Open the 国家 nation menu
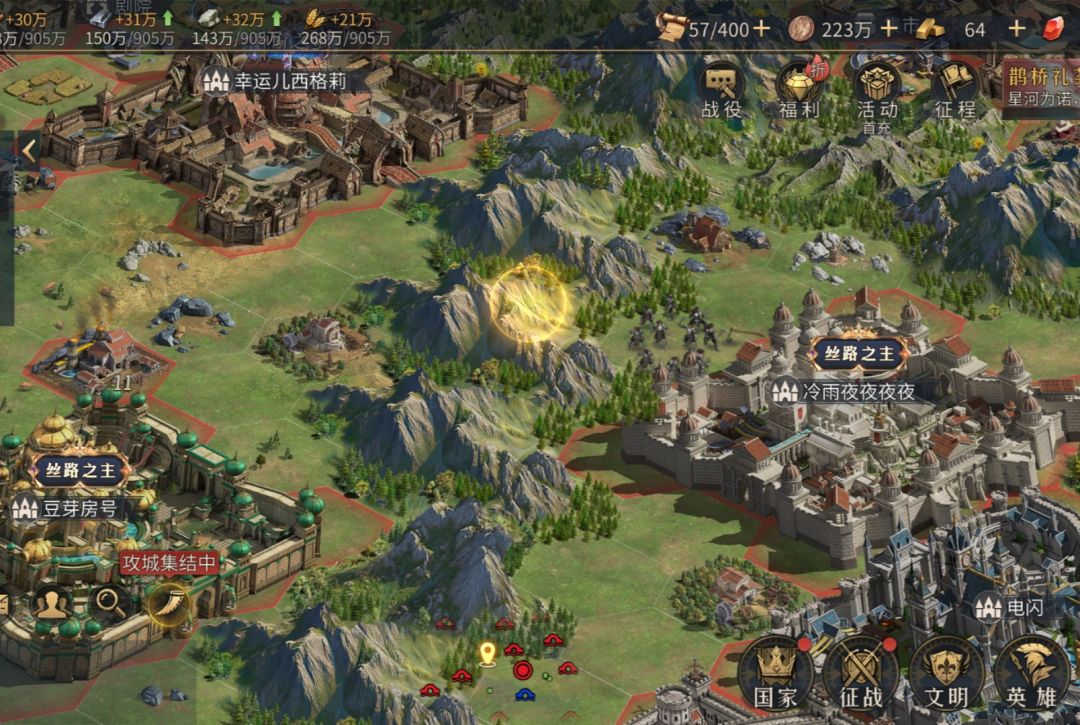Image resolution: width=1080 pixels, height=725 pixels. tap(774, 672)
